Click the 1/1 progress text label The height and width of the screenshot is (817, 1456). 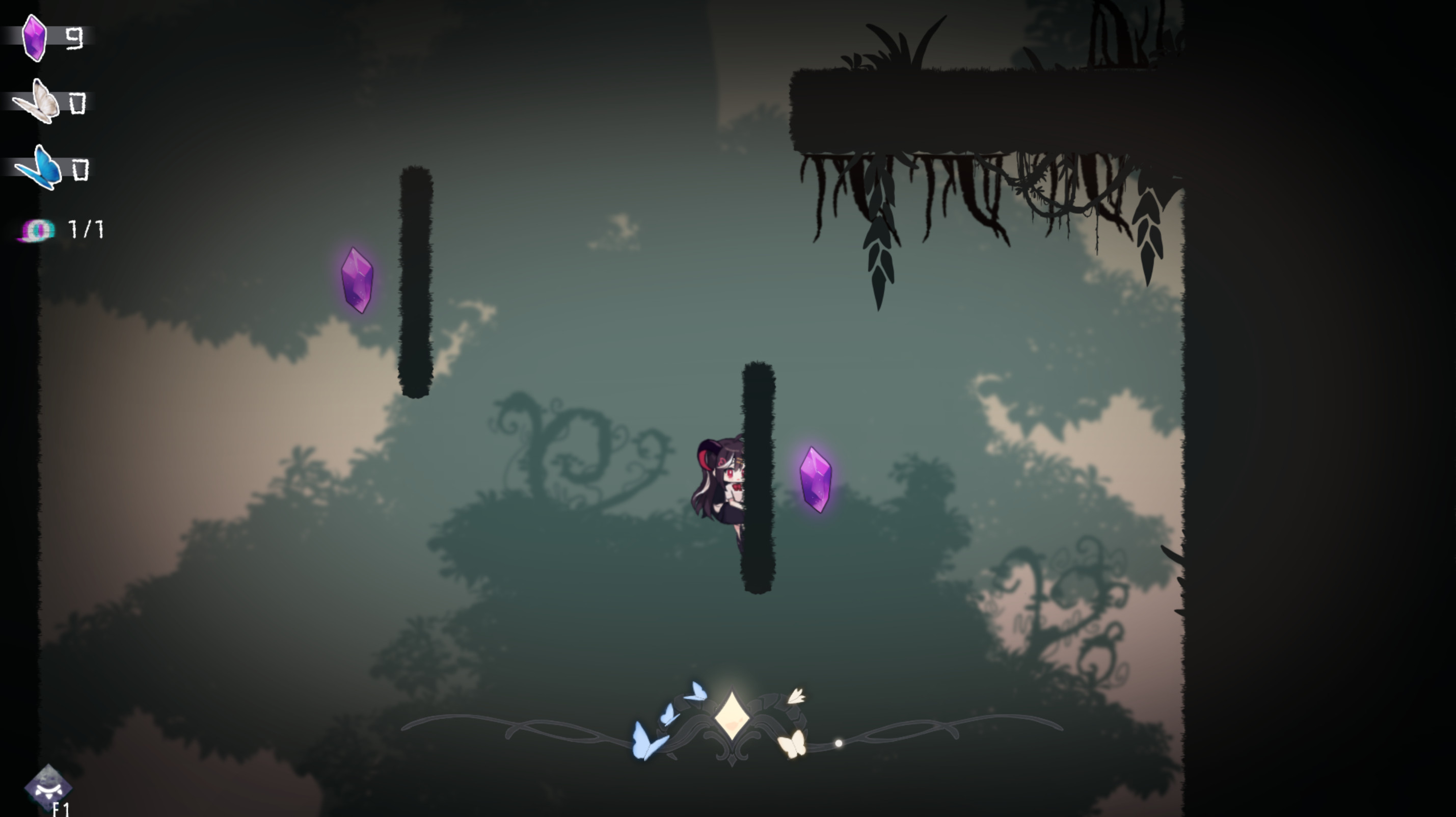point(85,228)
